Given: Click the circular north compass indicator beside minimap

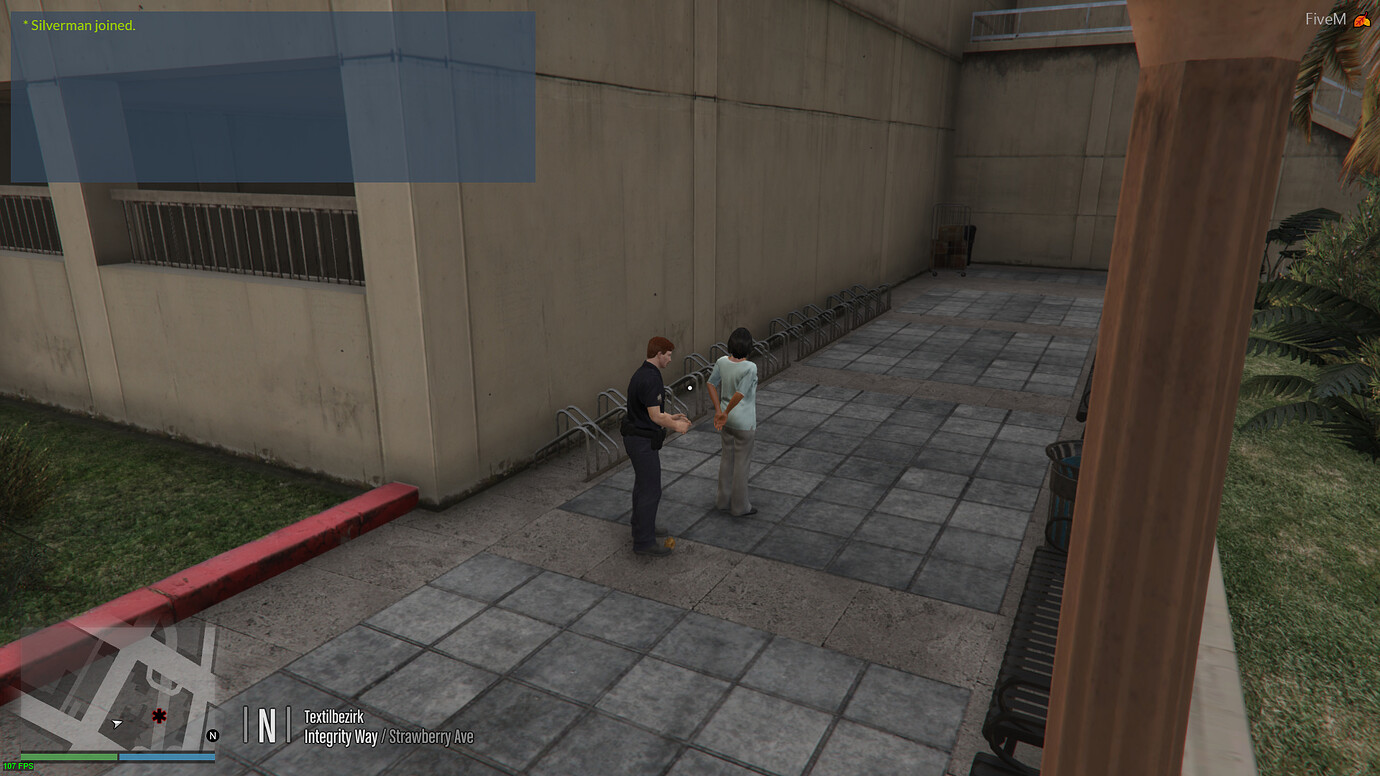Looking at the screenshot, I should [212, 734].
